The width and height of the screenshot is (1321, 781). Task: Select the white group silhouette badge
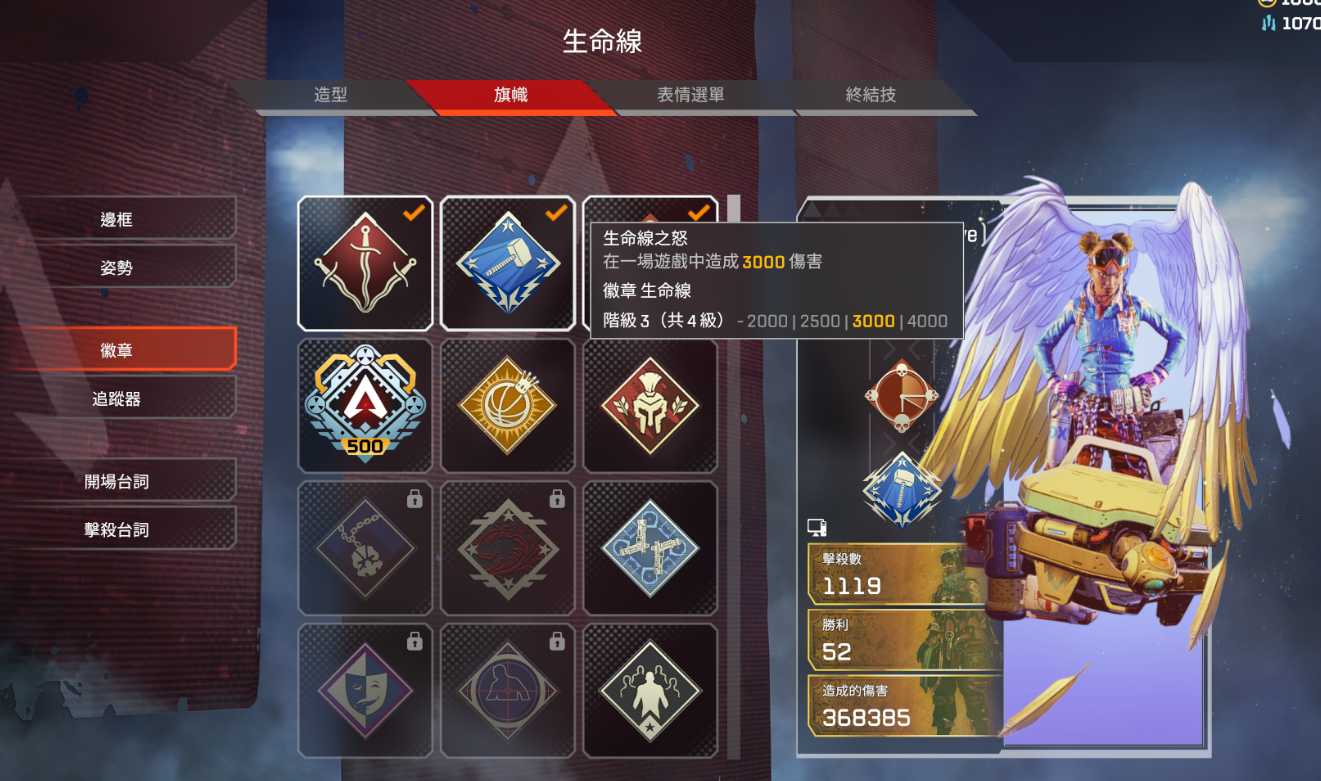651,690
